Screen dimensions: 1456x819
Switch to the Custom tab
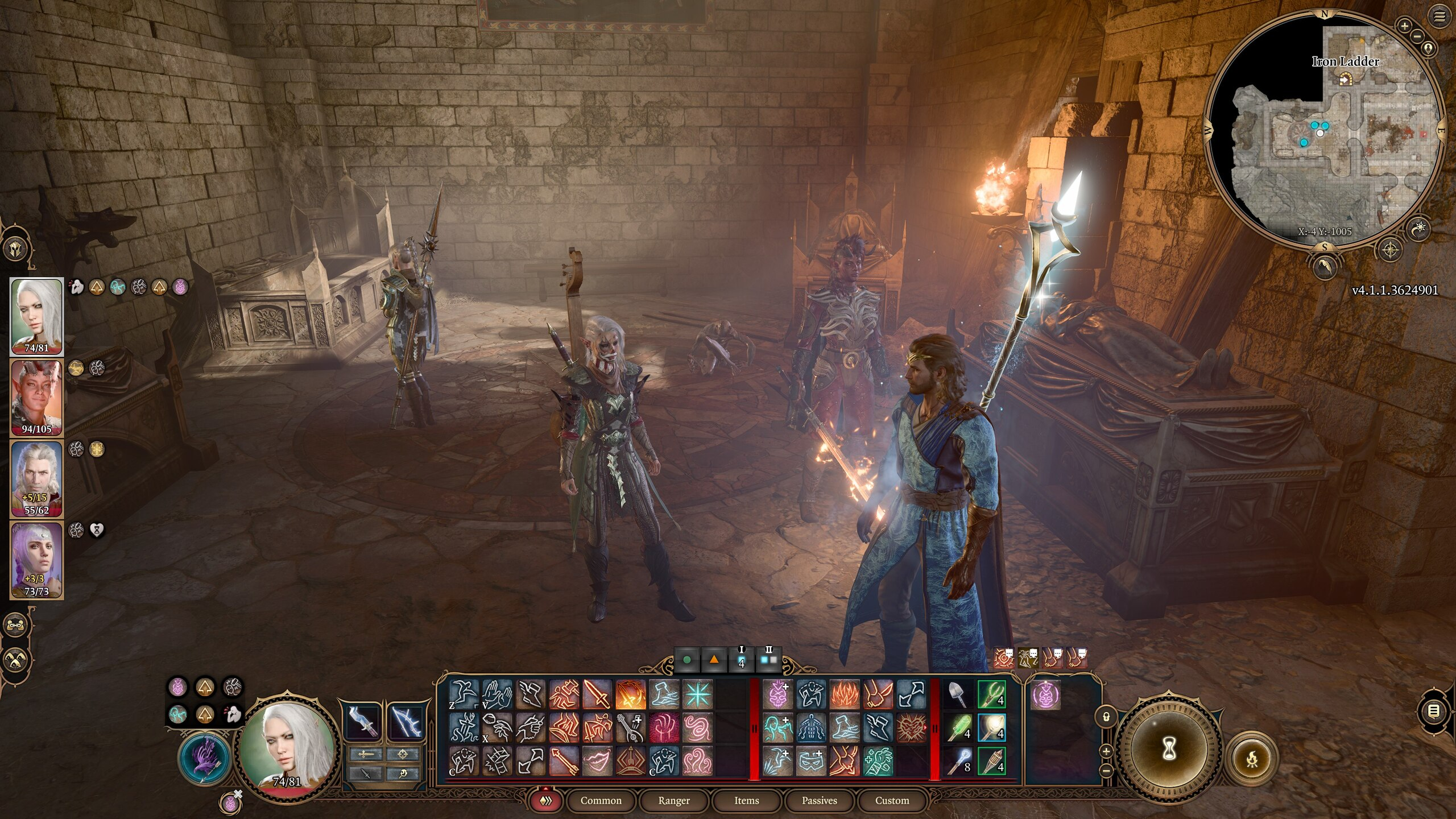point(892,800)
